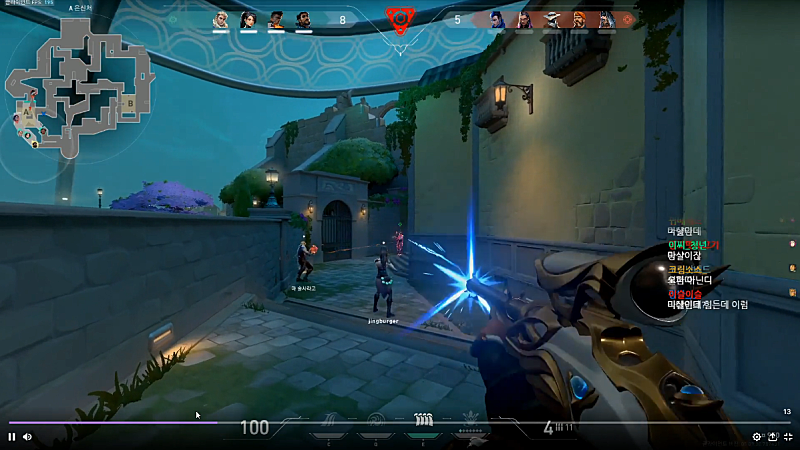Use the swirl ability bound to Q

tap(376, 420)
